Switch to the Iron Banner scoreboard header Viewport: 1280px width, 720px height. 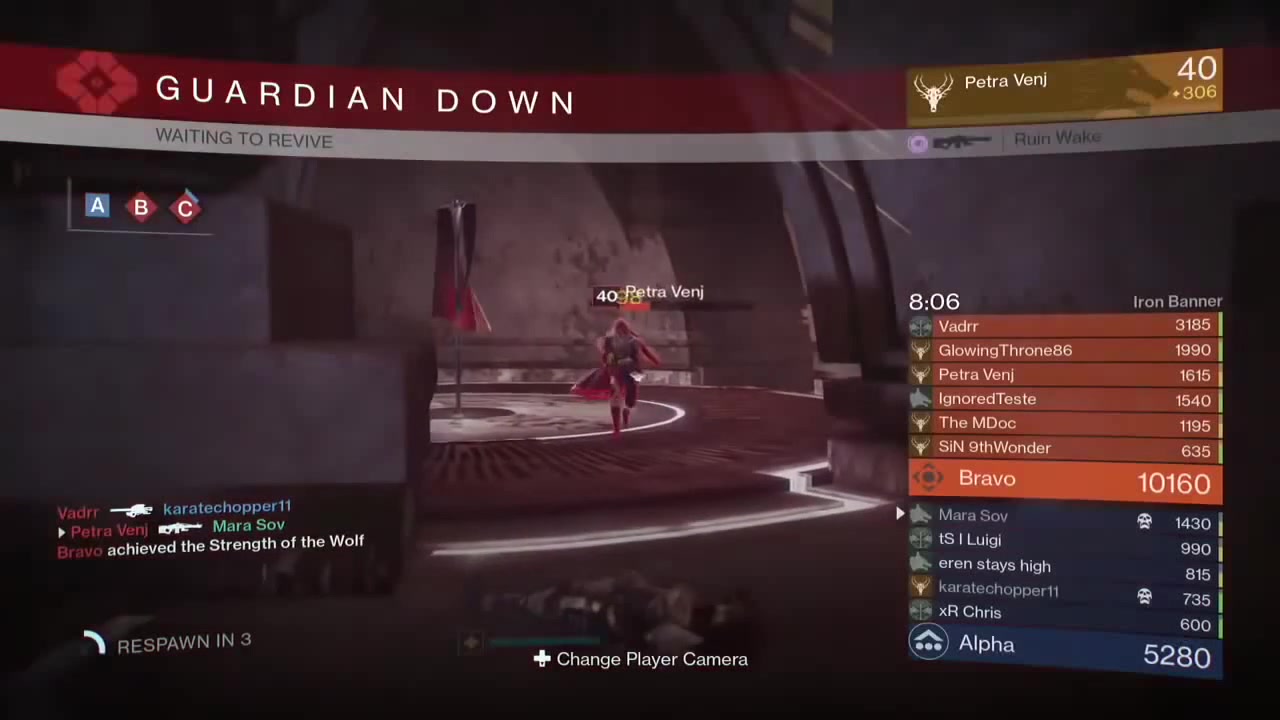click(1177, 301)
